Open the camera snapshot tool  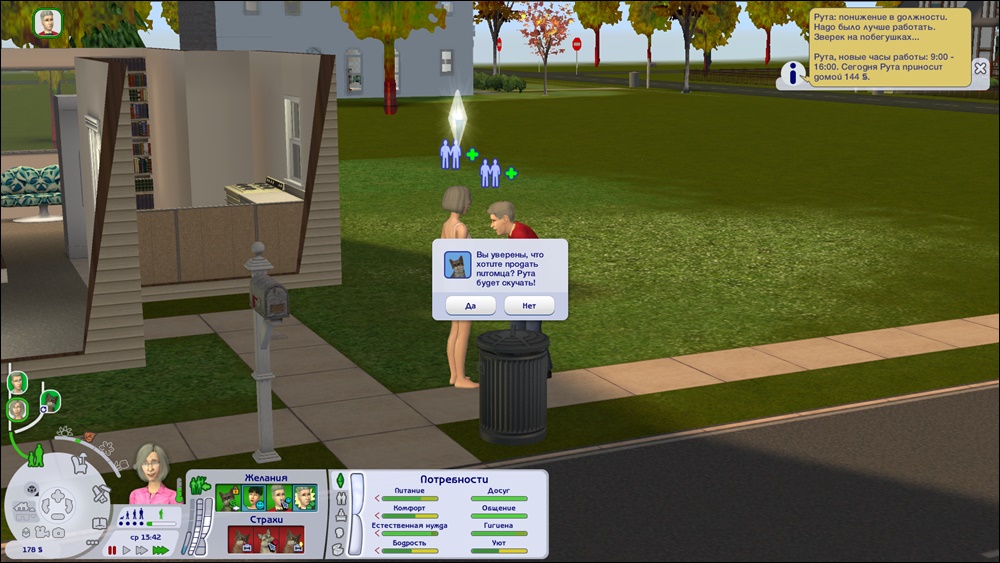click(58, 530)
